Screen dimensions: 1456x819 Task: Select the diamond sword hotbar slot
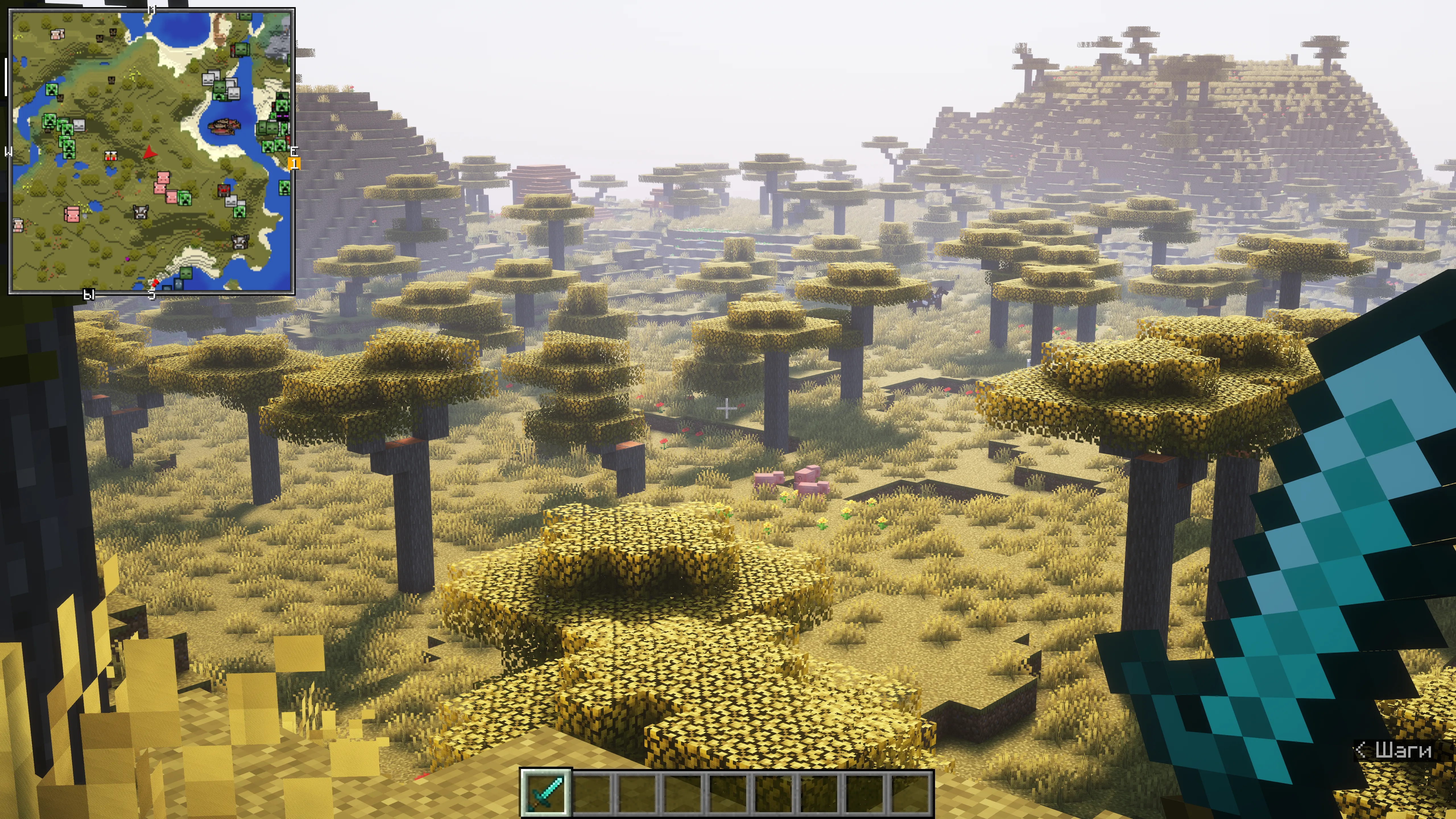point(545,793)
